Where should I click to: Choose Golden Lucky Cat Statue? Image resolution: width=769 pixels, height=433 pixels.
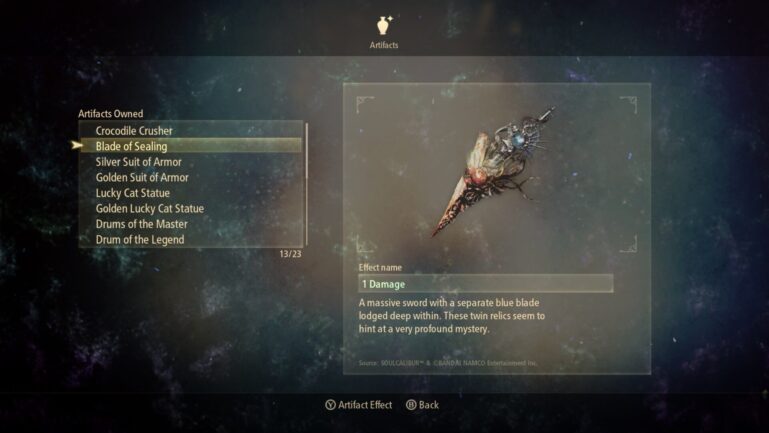pyautogui.click(x=149, y=208)
